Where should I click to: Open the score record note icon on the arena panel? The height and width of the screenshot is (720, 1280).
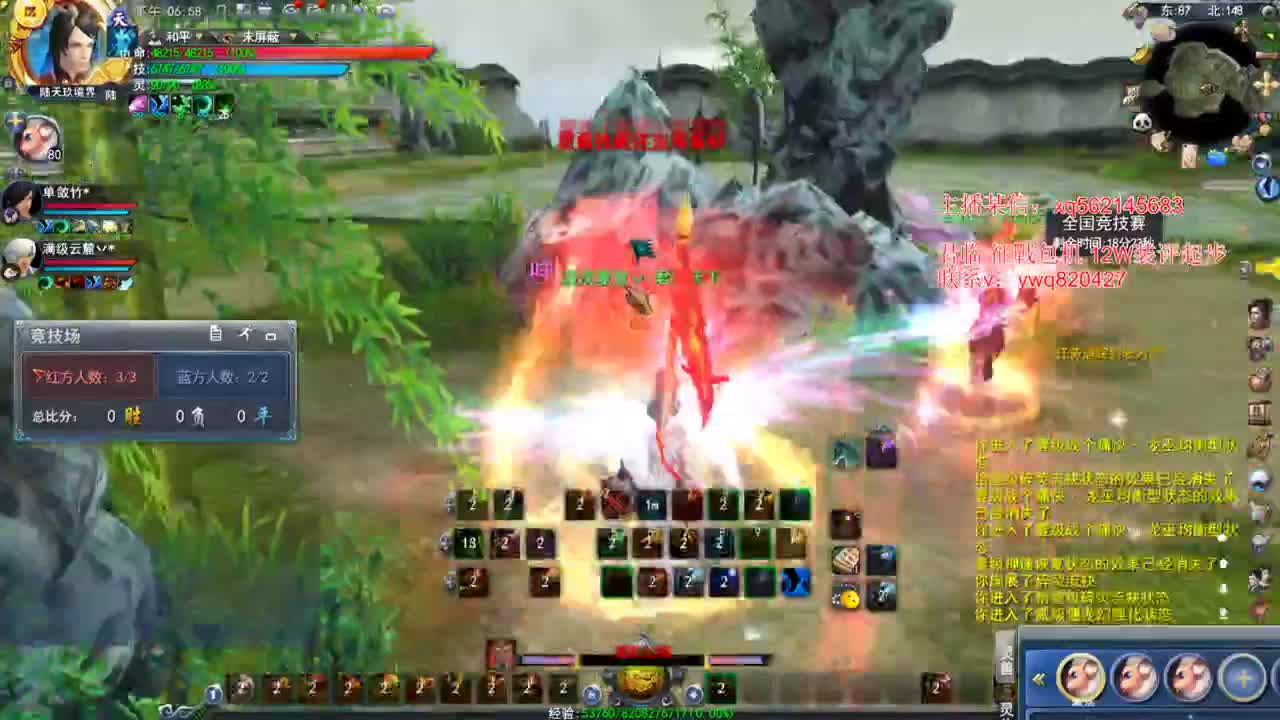click(x=216, y=334)
